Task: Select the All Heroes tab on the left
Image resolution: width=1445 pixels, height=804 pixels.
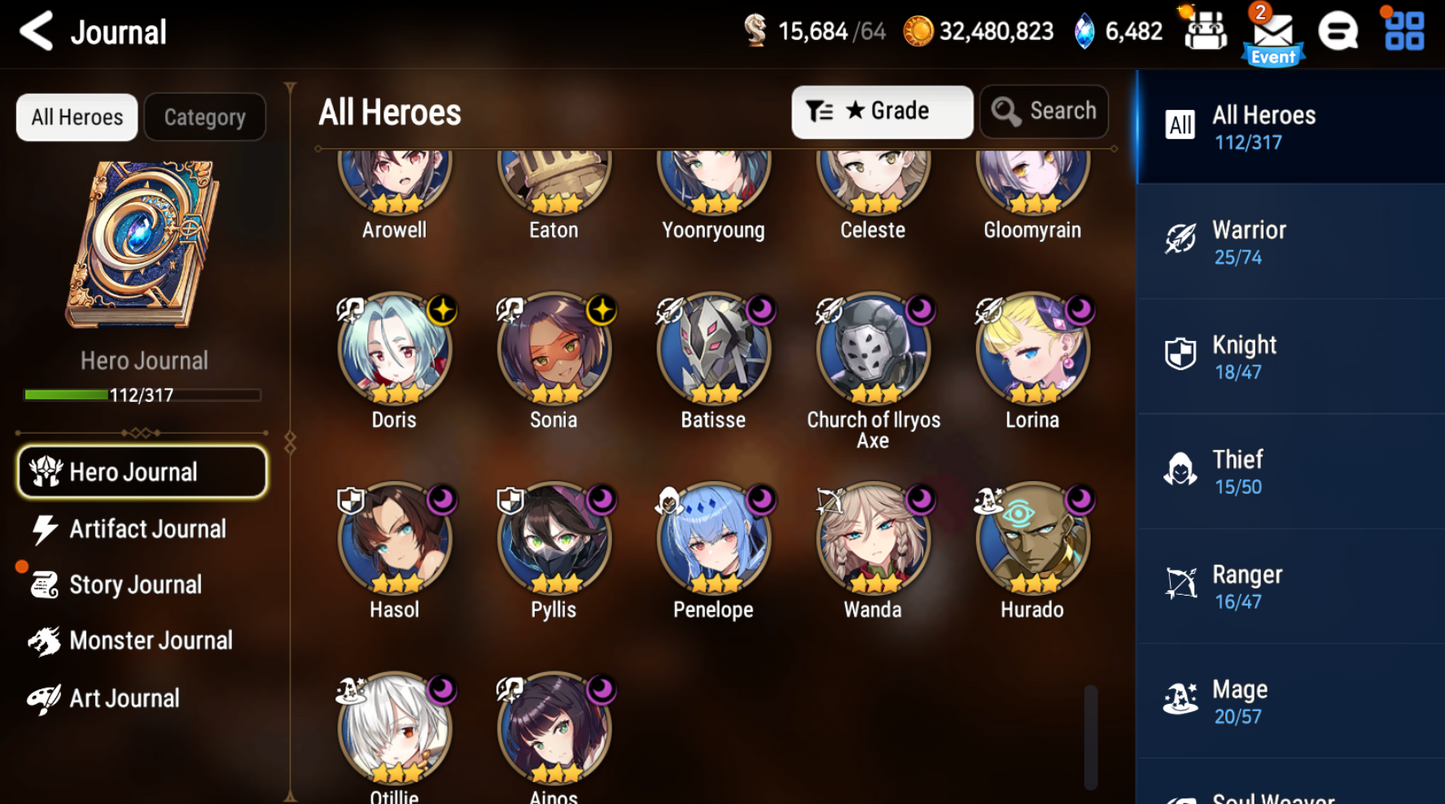Action: click(x=76, y=117)
